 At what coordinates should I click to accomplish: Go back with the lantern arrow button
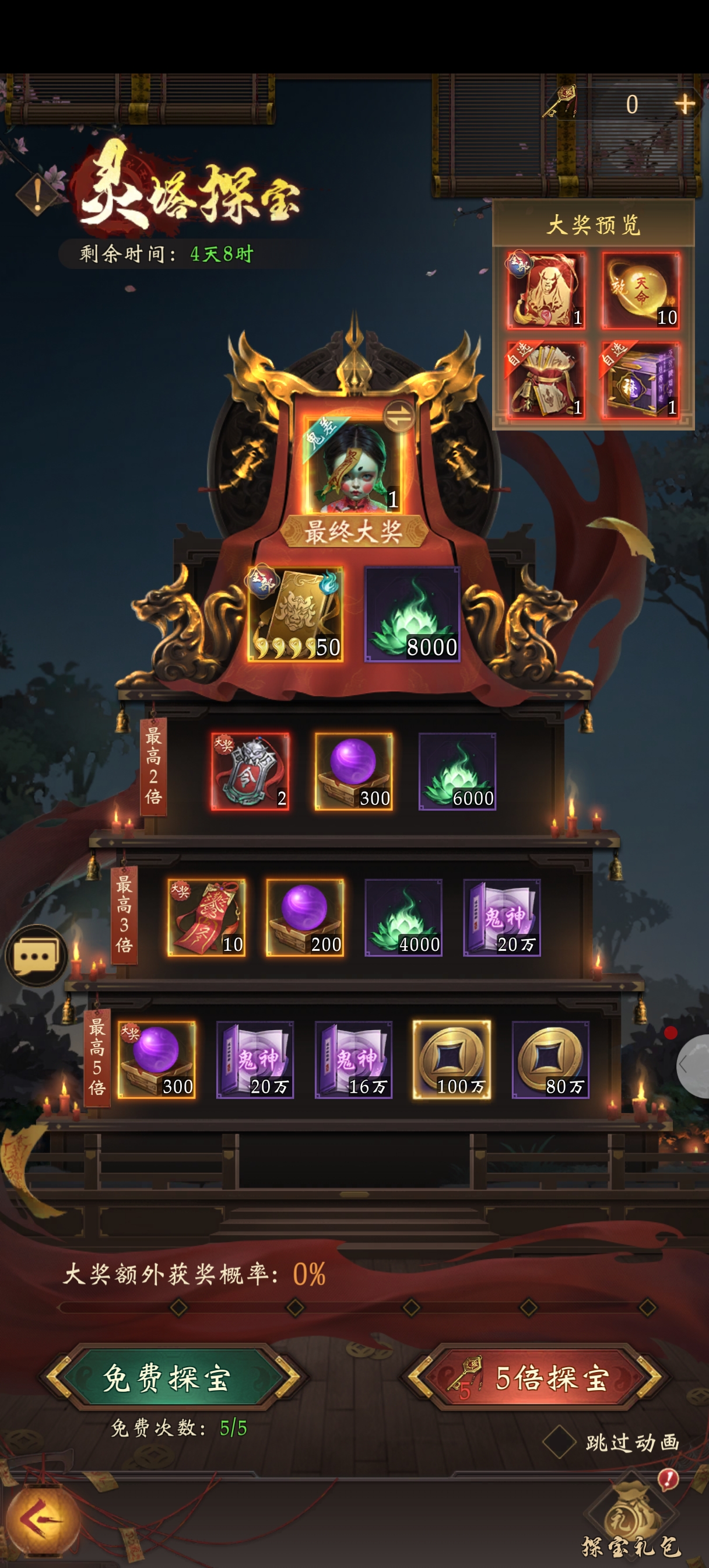[x=41, y=1520]
